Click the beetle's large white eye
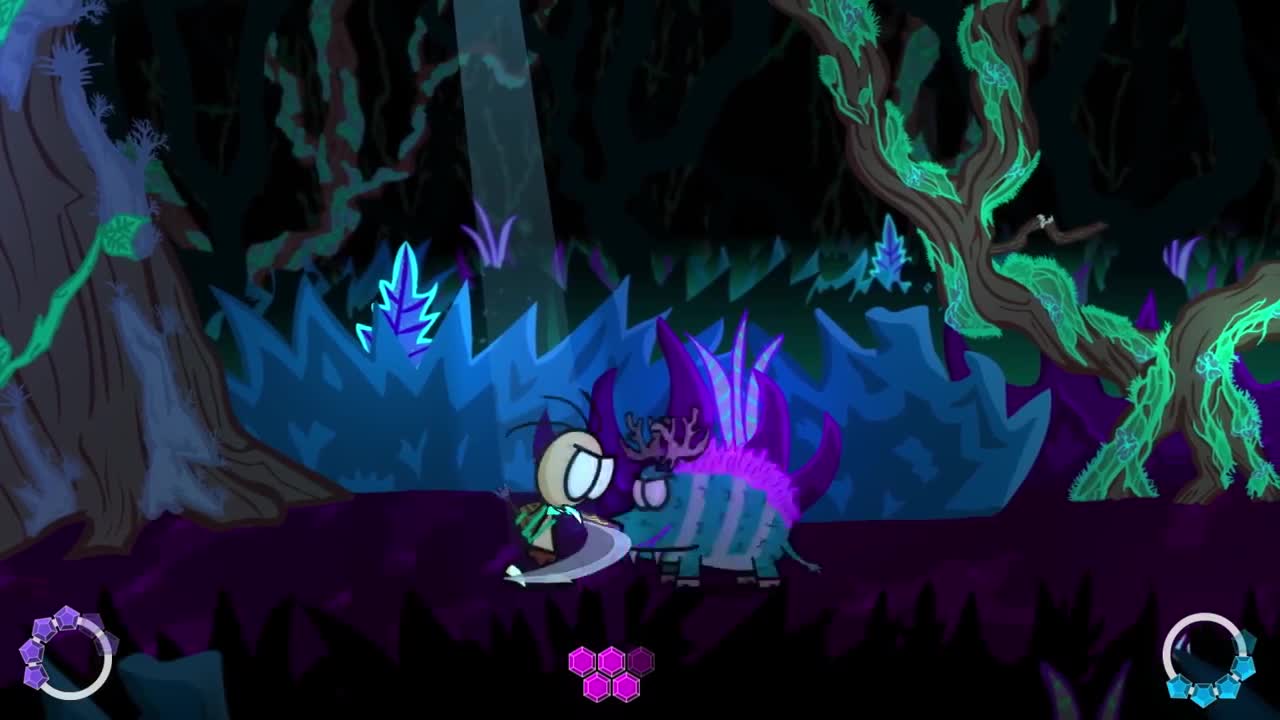Viewport: 1280px width, 720px height. coord(651,490)
